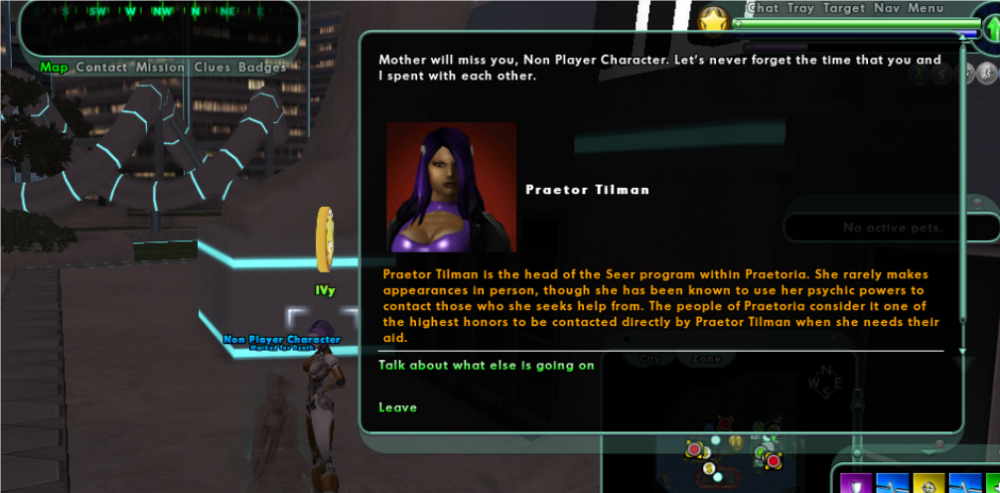Show the Clues tab
Image resolution: width=1000 pixels, height=493 pixels.
tap(212, 67)
